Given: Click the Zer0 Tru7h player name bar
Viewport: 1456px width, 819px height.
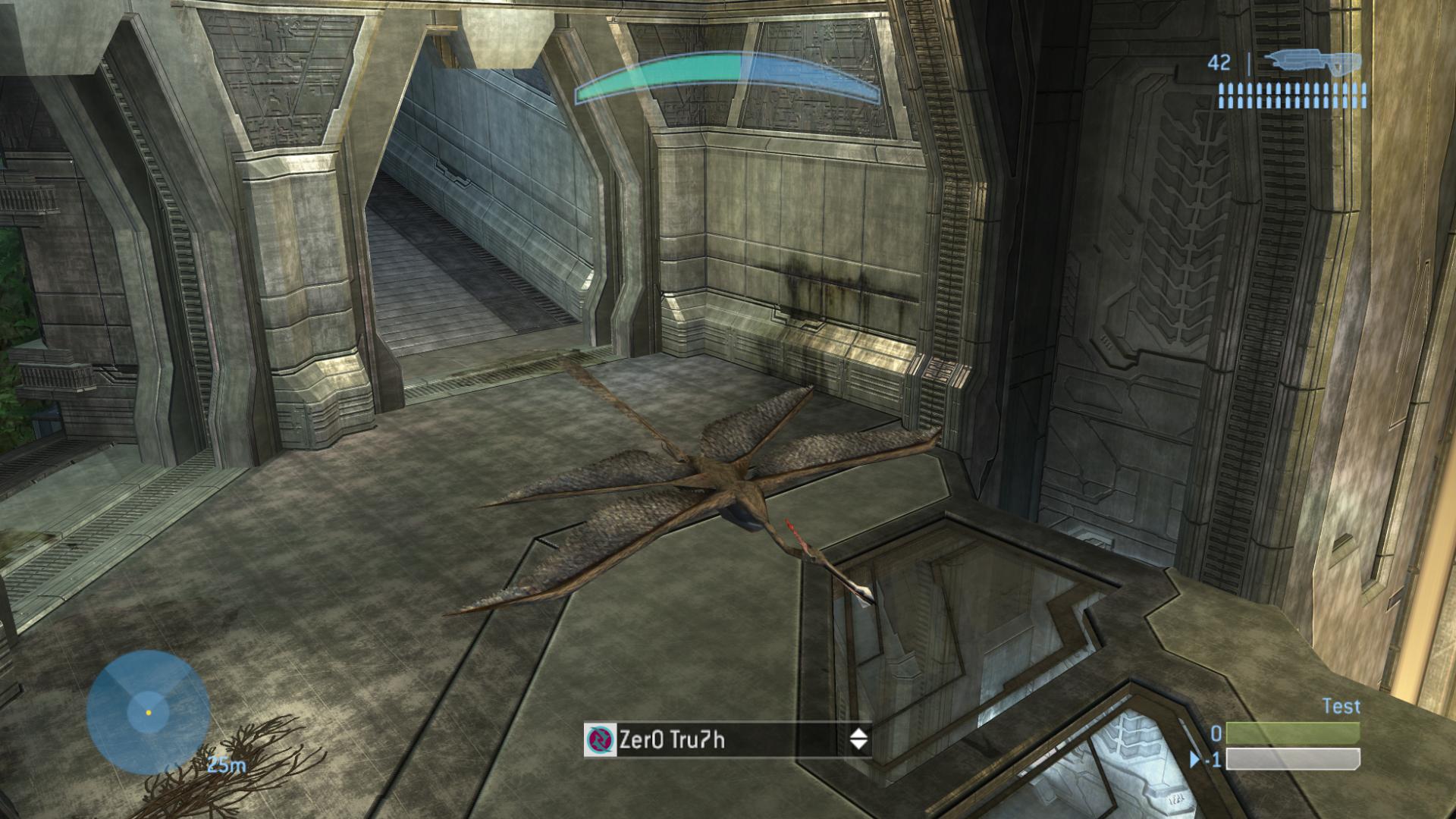Looking at the screenshot, I should coord(728,739).
